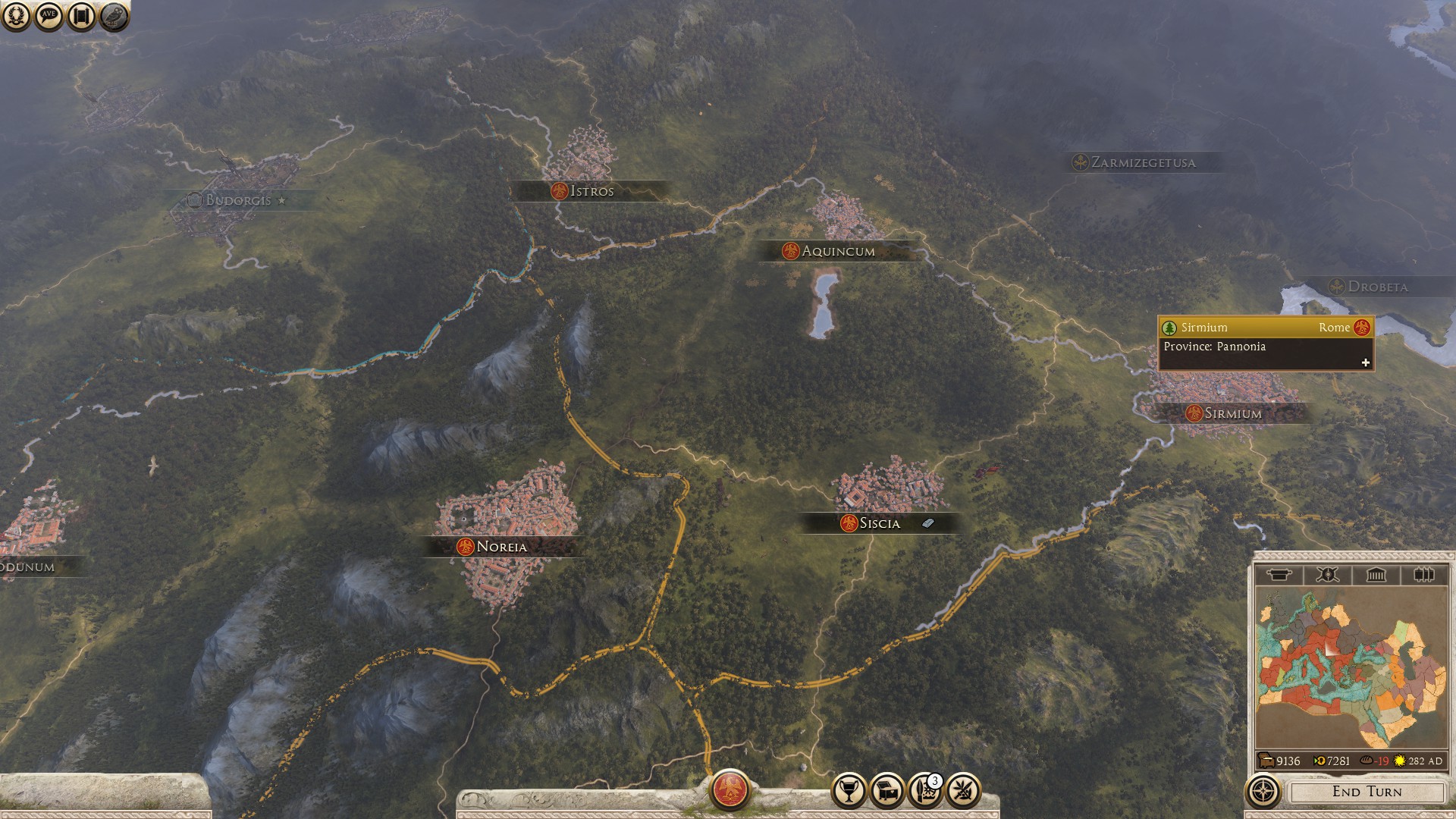
Task: Open the red Rome eagle faction button
Action: tap(730, 789)
